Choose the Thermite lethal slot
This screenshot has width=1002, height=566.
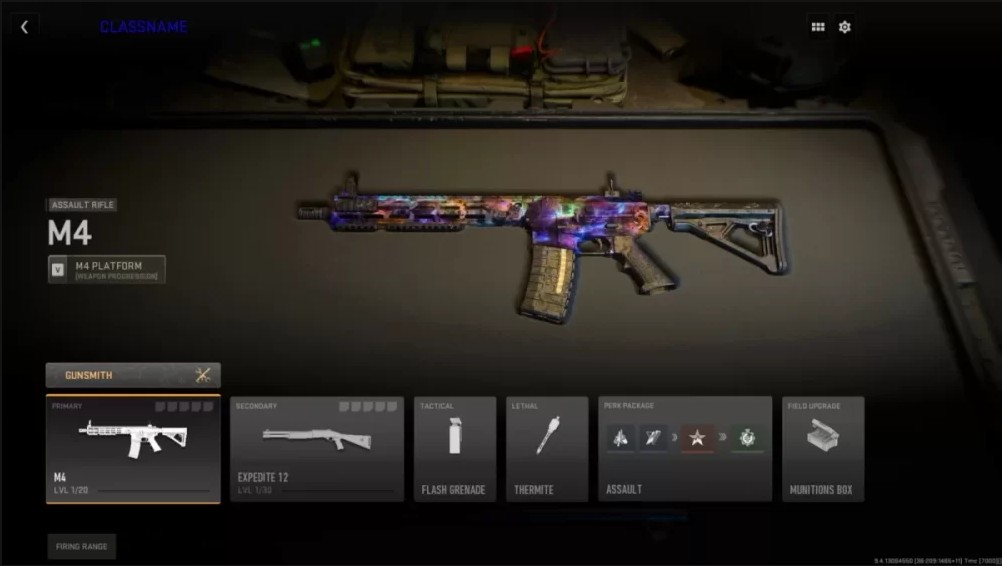tap(547, 449)
